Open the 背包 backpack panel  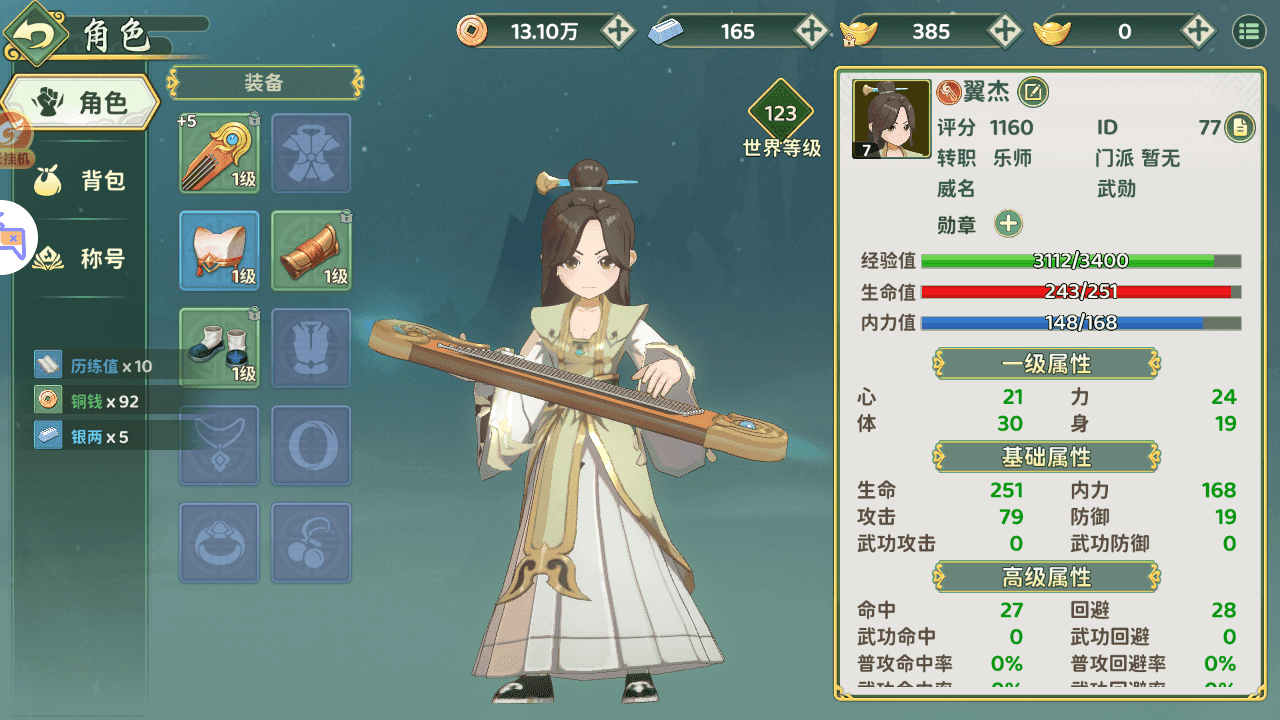(x=80, y=179)
